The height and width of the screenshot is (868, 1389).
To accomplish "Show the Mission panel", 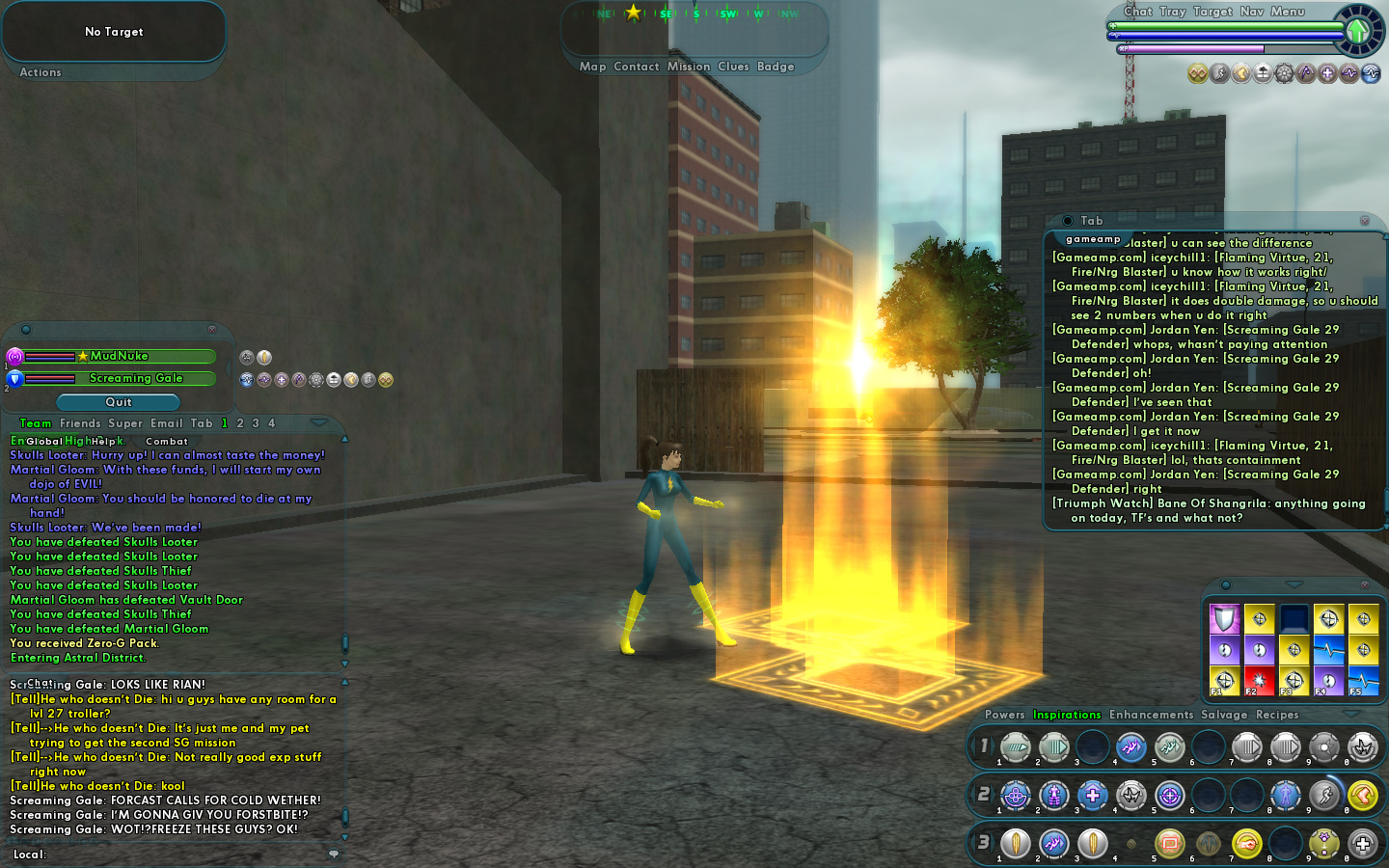I will click(x=688, y=67).
